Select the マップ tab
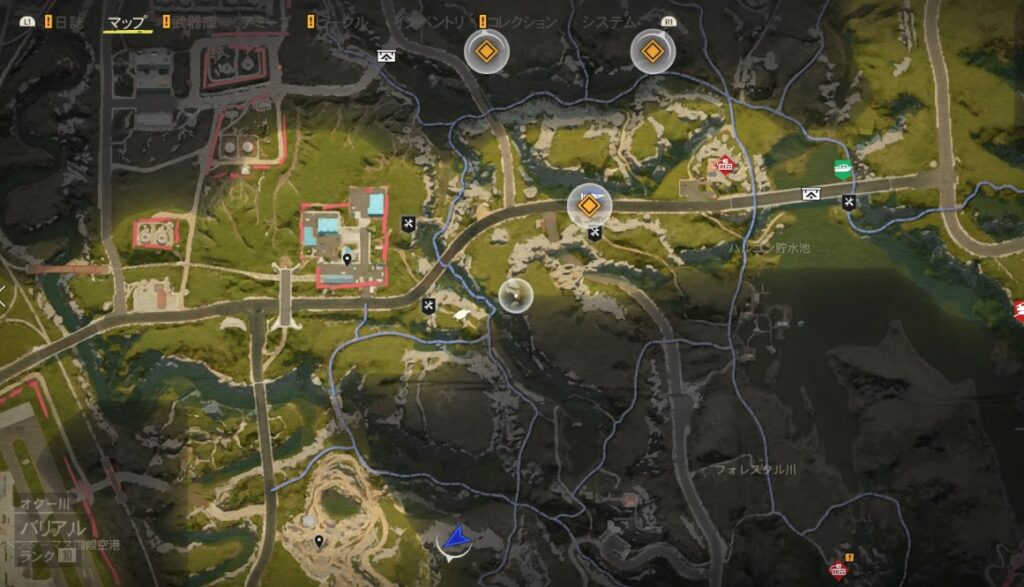This screenshot has width=1024, height=587. [127, 22]
